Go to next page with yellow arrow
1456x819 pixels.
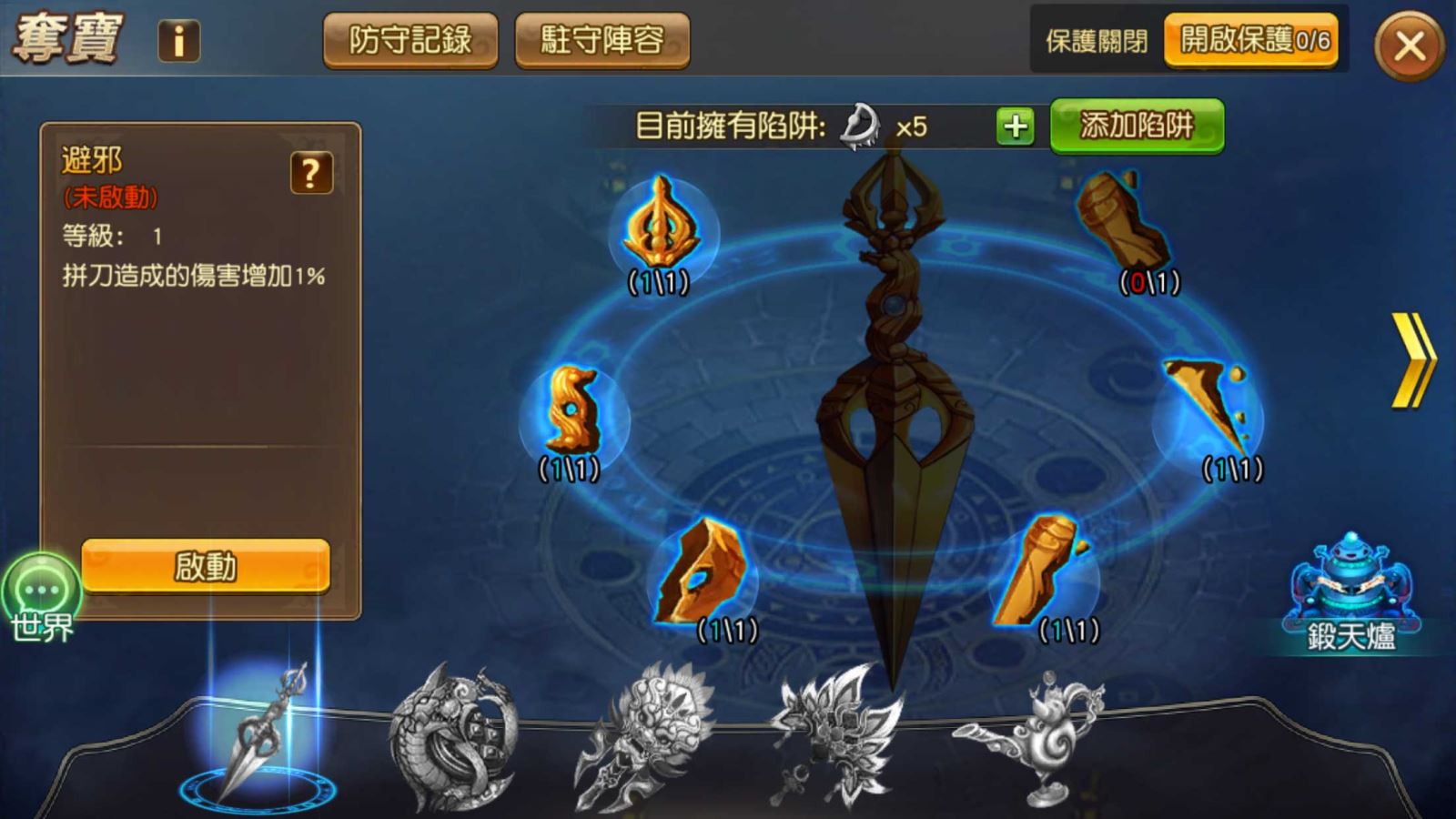[1411, 360]
